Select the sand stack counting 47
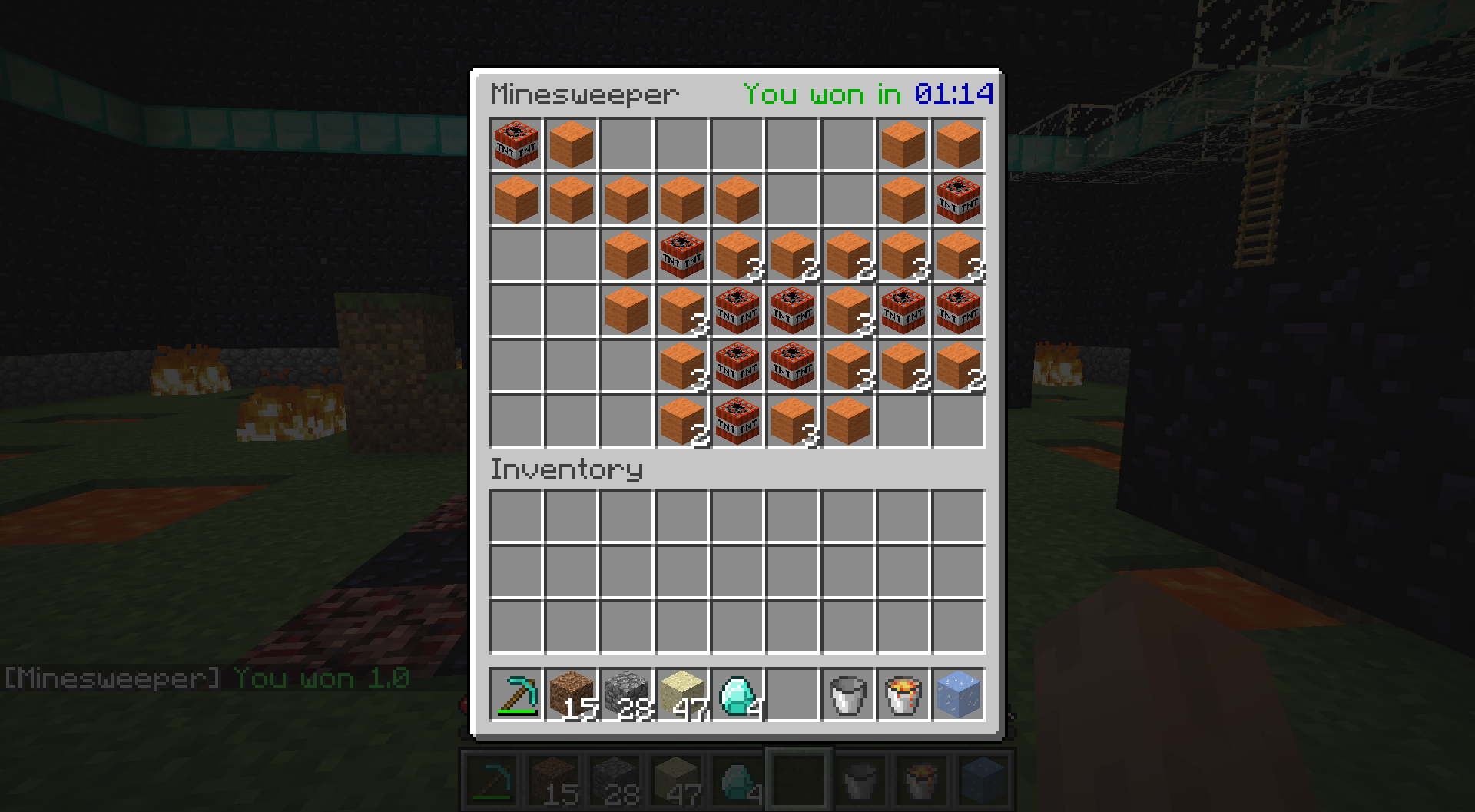 [682, 695]
